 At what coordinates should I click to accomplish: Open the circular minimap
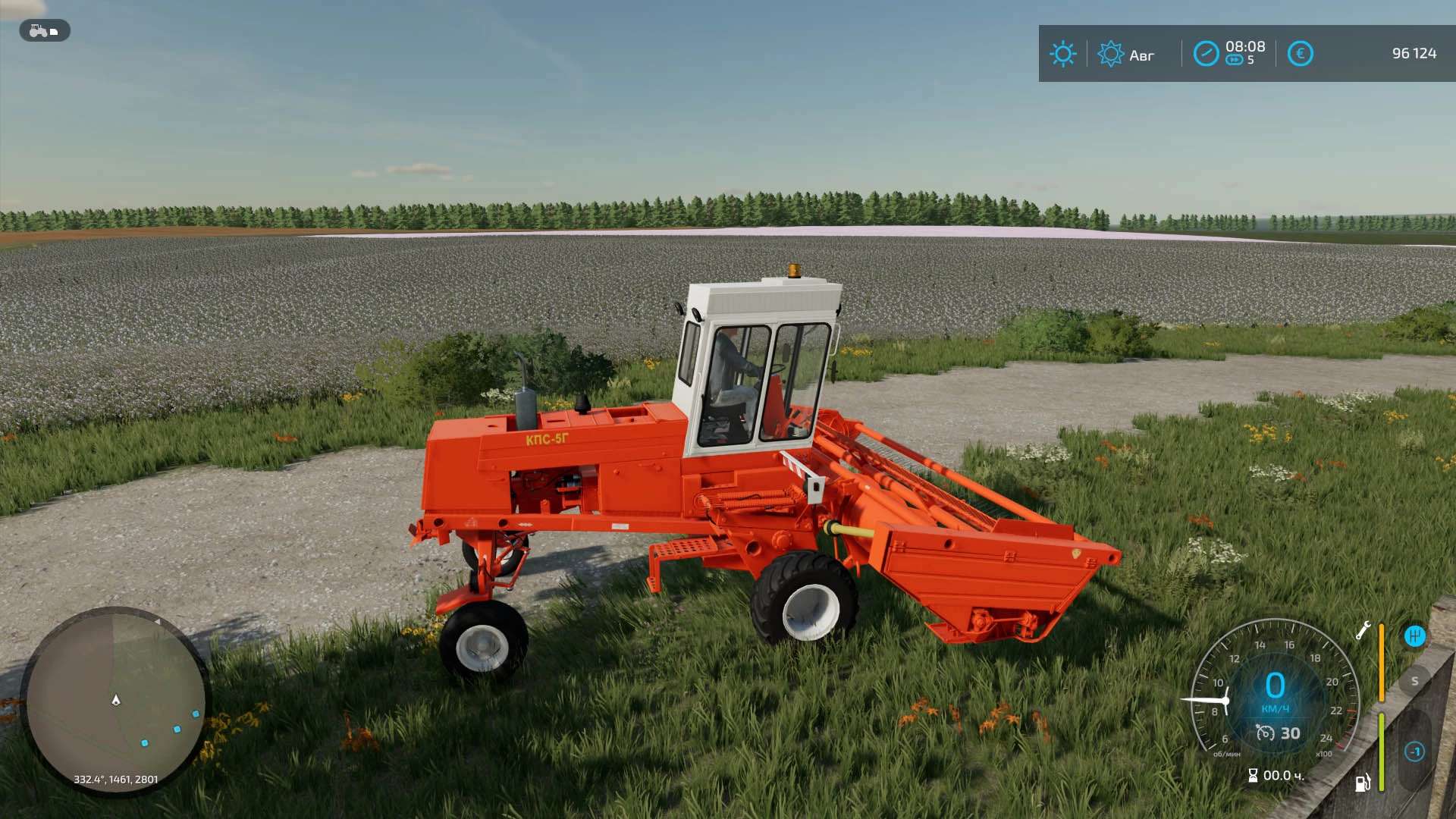tap(115, 701)
